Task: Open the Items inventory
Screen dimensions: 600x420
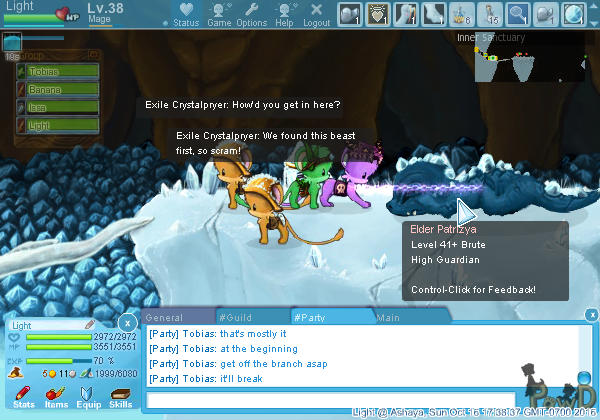Action: [55, 396]
